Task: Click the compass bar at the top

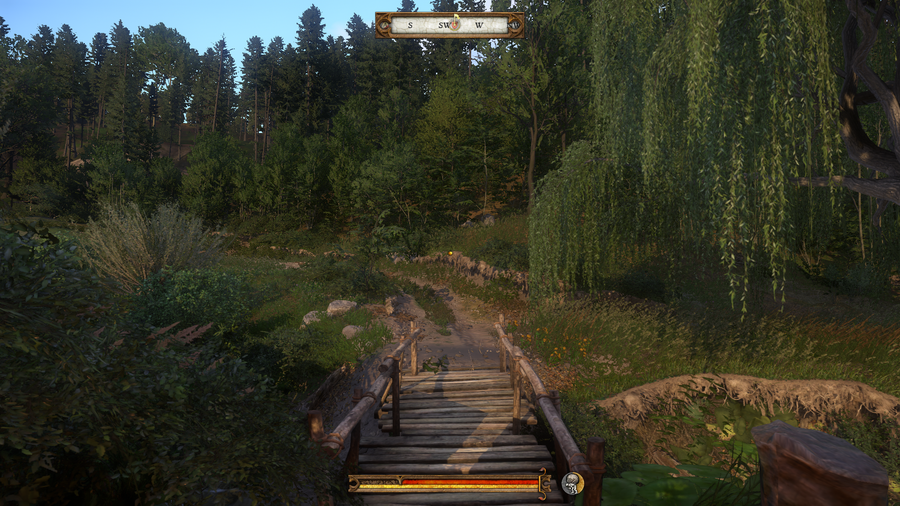Action: pos(449,25)
